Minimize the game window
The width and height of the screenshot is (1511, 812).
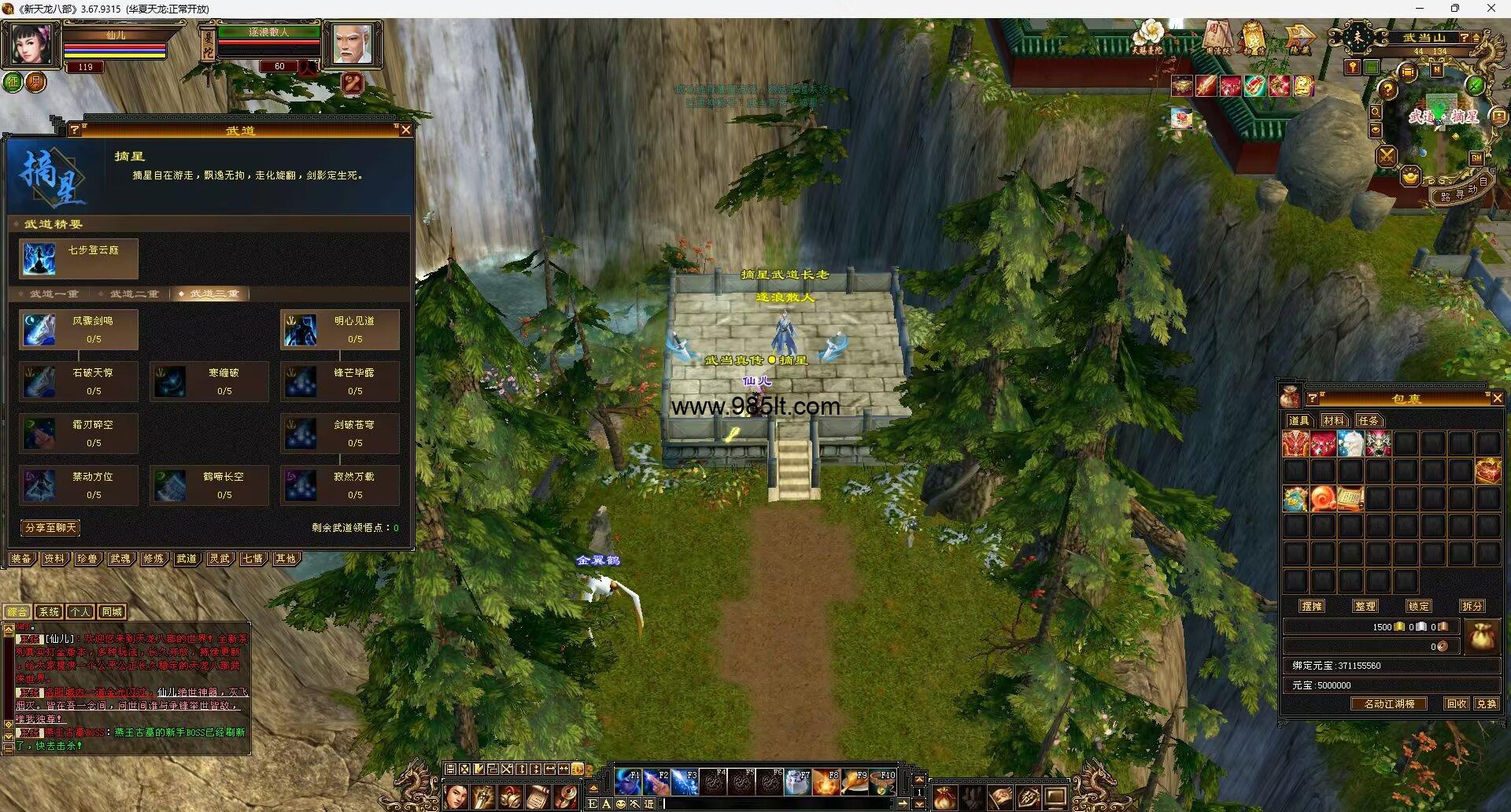pos(1420,9)
